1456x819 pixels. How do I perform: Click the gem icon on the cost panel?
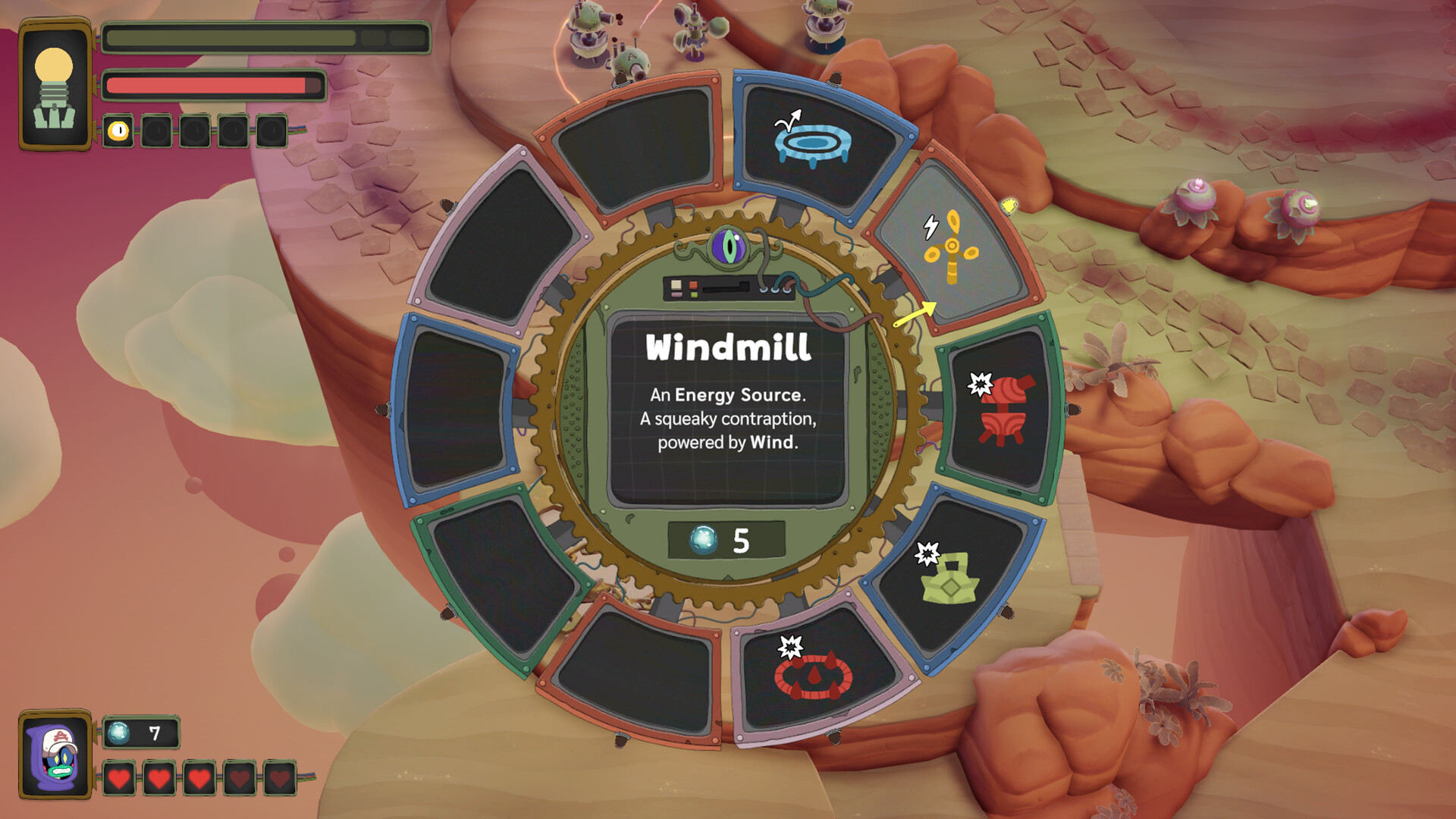click(704, 538)
